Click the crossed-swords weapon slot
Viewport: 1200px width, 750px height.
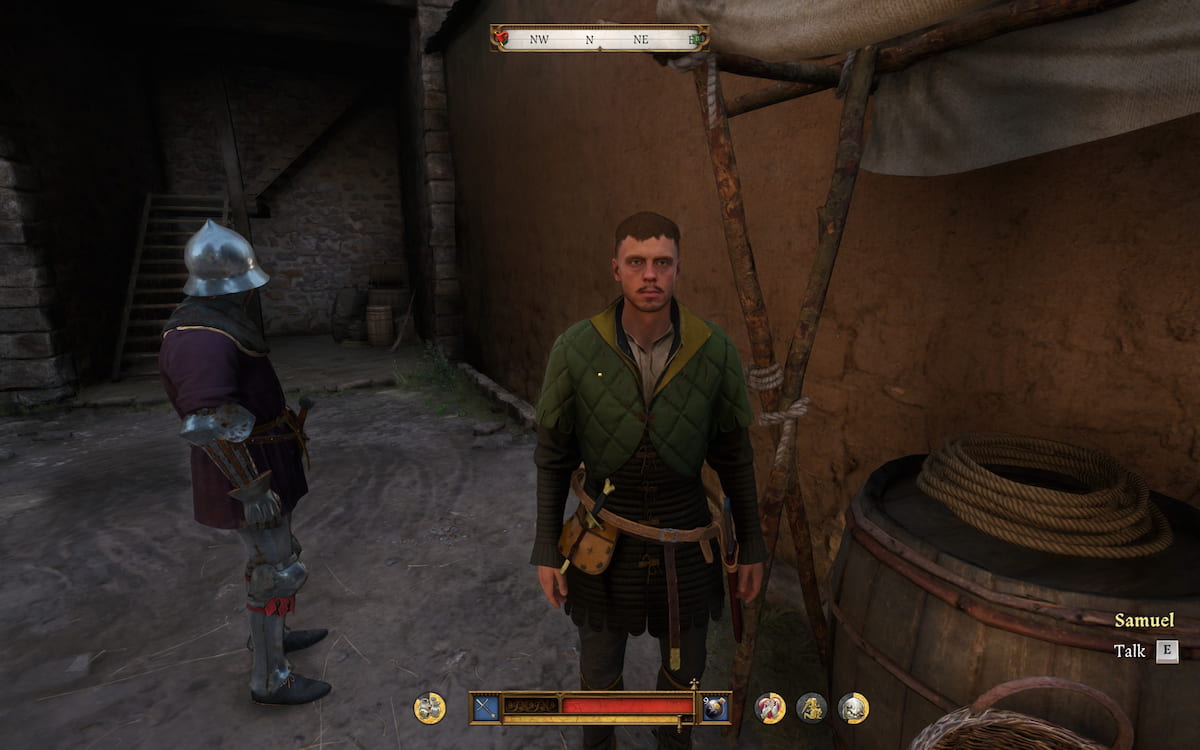tap(486, 707)
